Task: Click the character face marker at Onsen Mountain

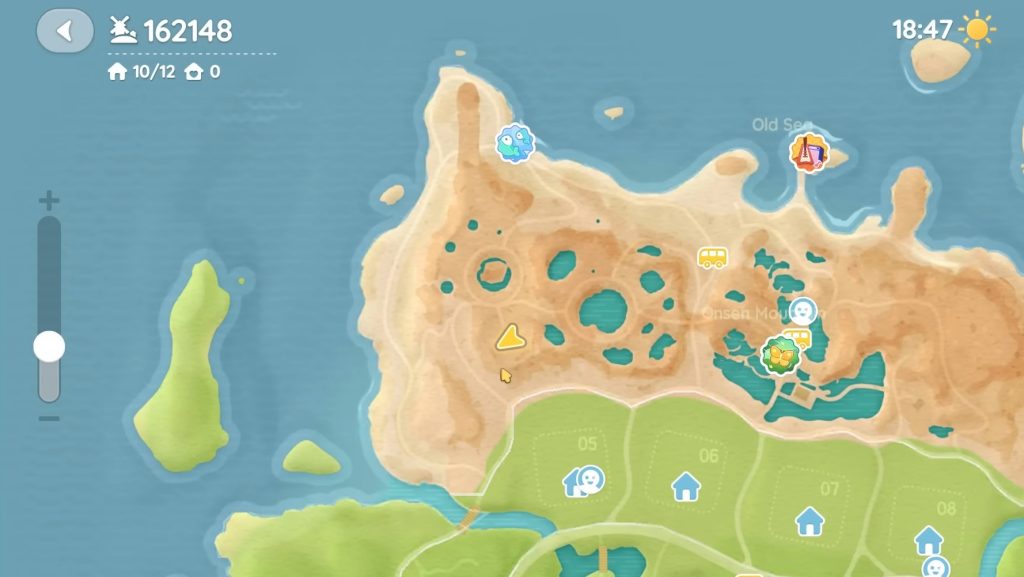Action: click(x=802, y=311)
